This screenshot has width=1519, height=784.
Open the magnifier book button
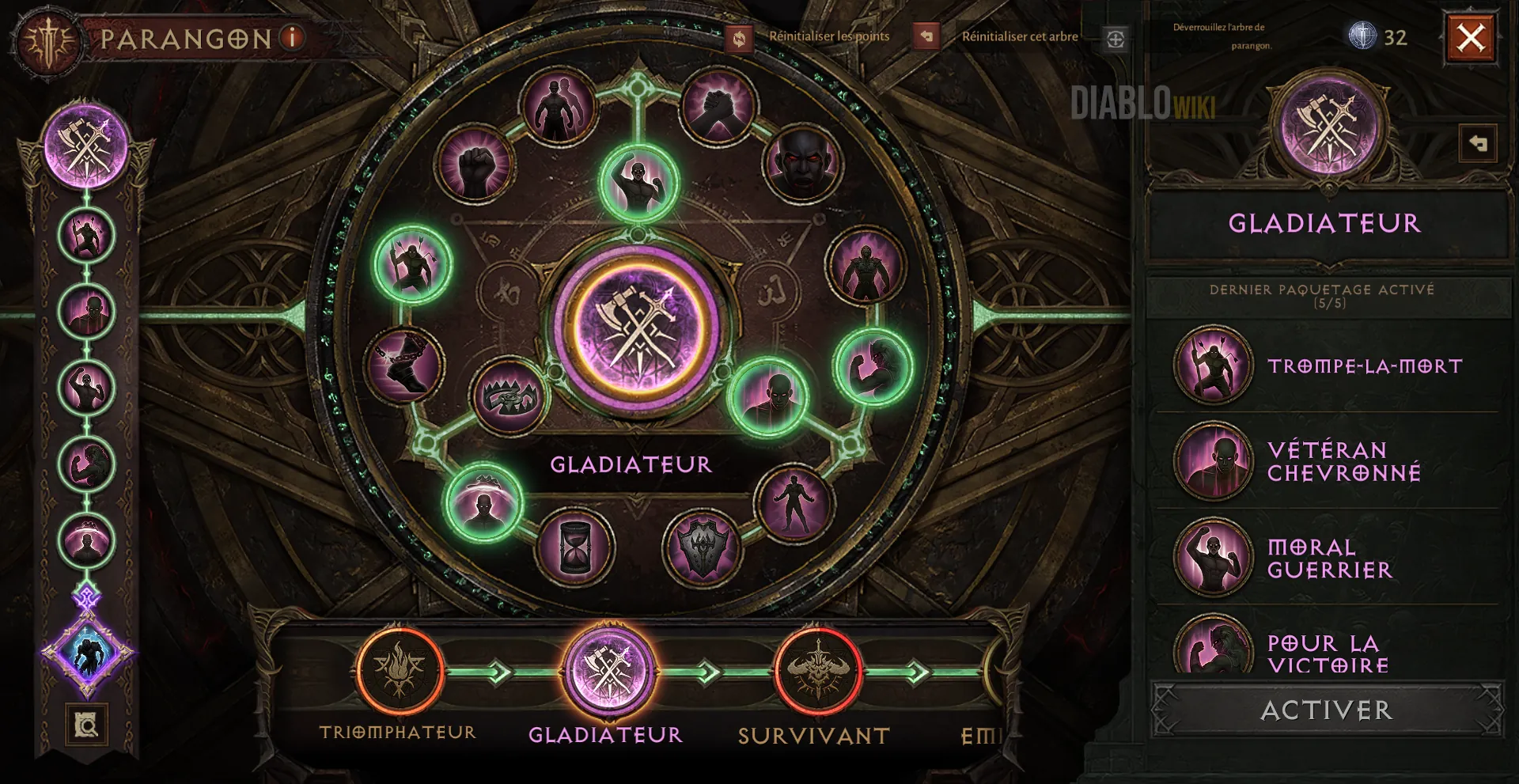86,725
